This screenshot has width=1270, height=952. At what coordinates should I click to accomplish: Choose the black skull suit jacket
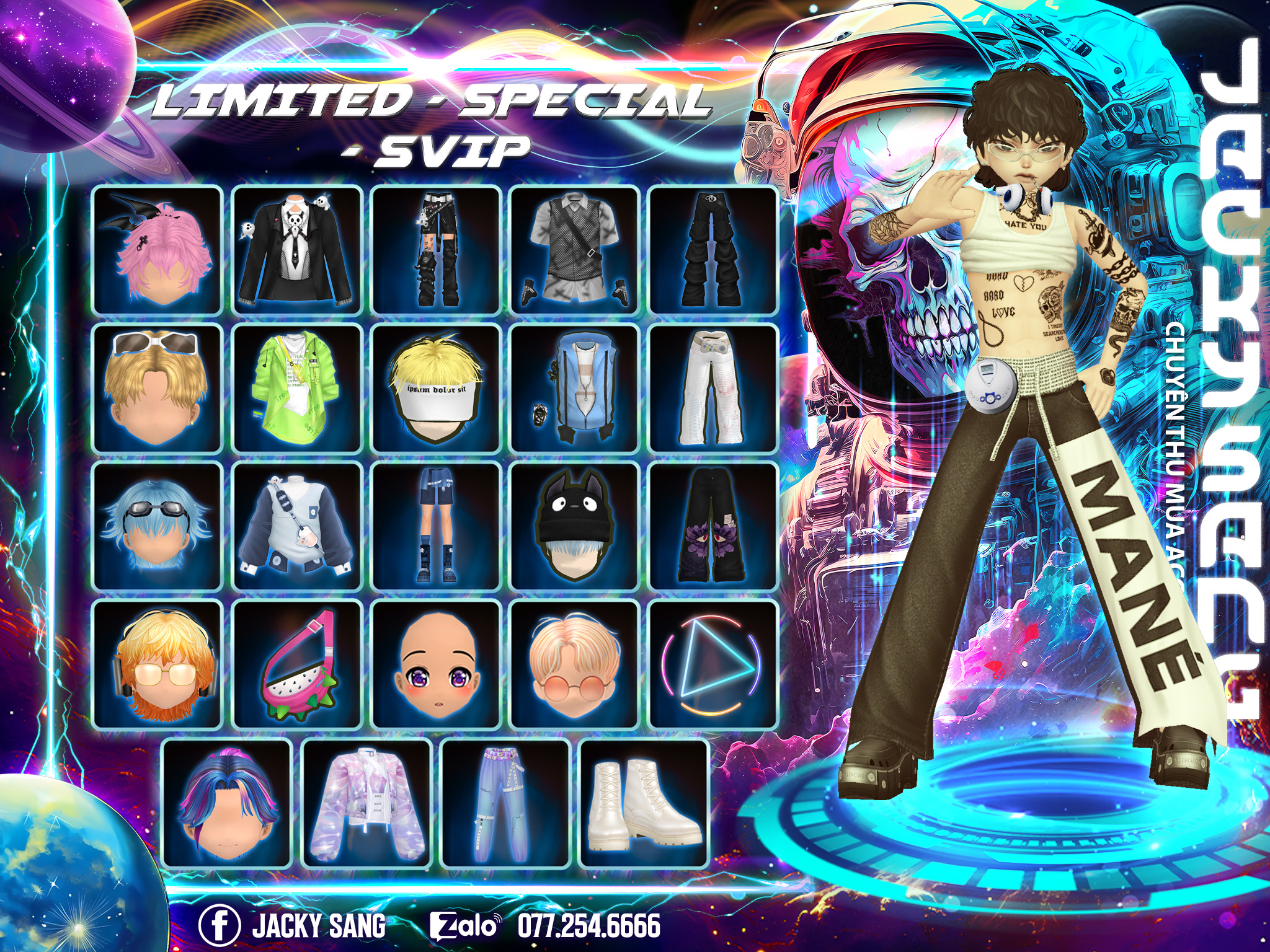tap(296, 250)
